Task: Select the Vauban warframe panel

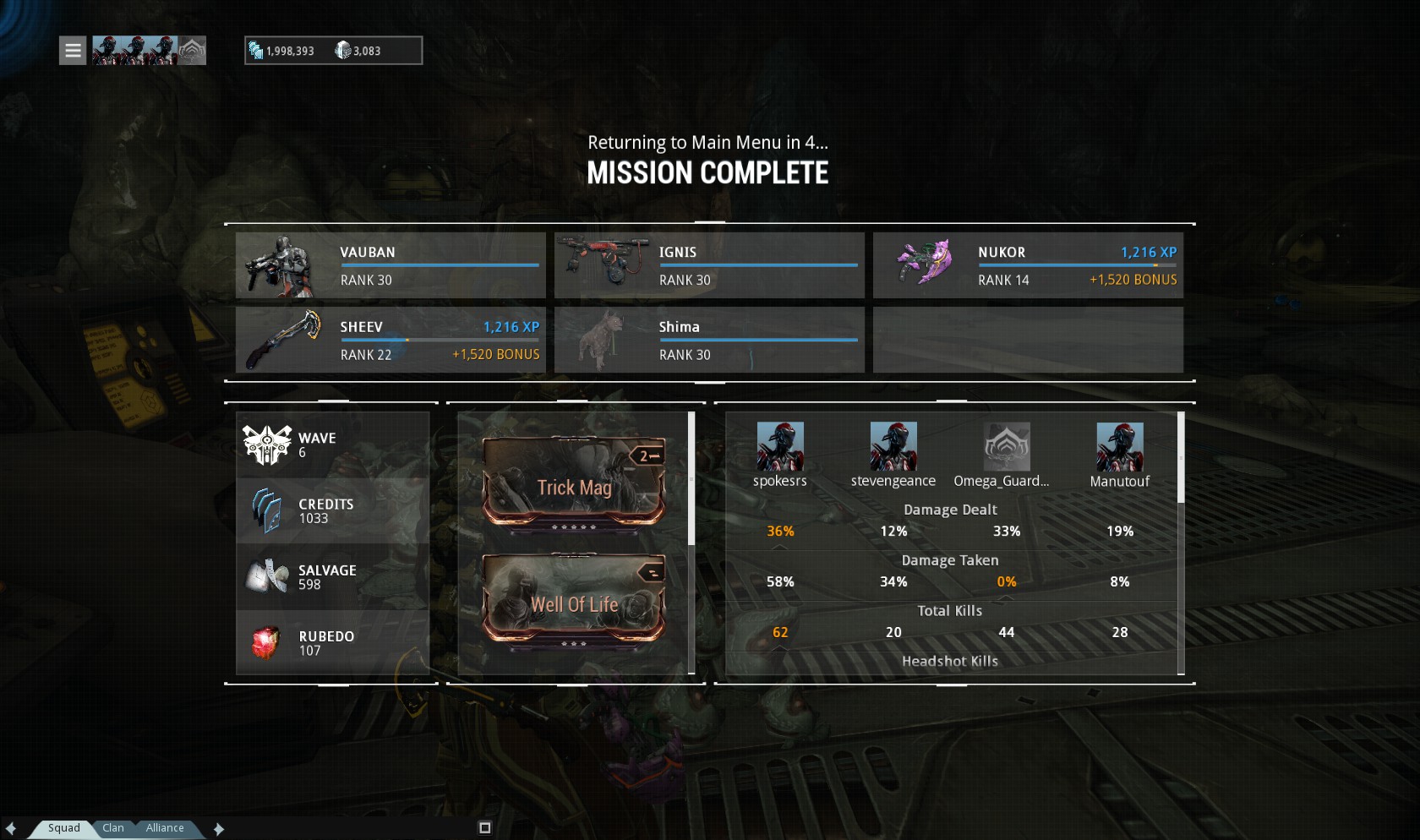Action: click(390, 265)
